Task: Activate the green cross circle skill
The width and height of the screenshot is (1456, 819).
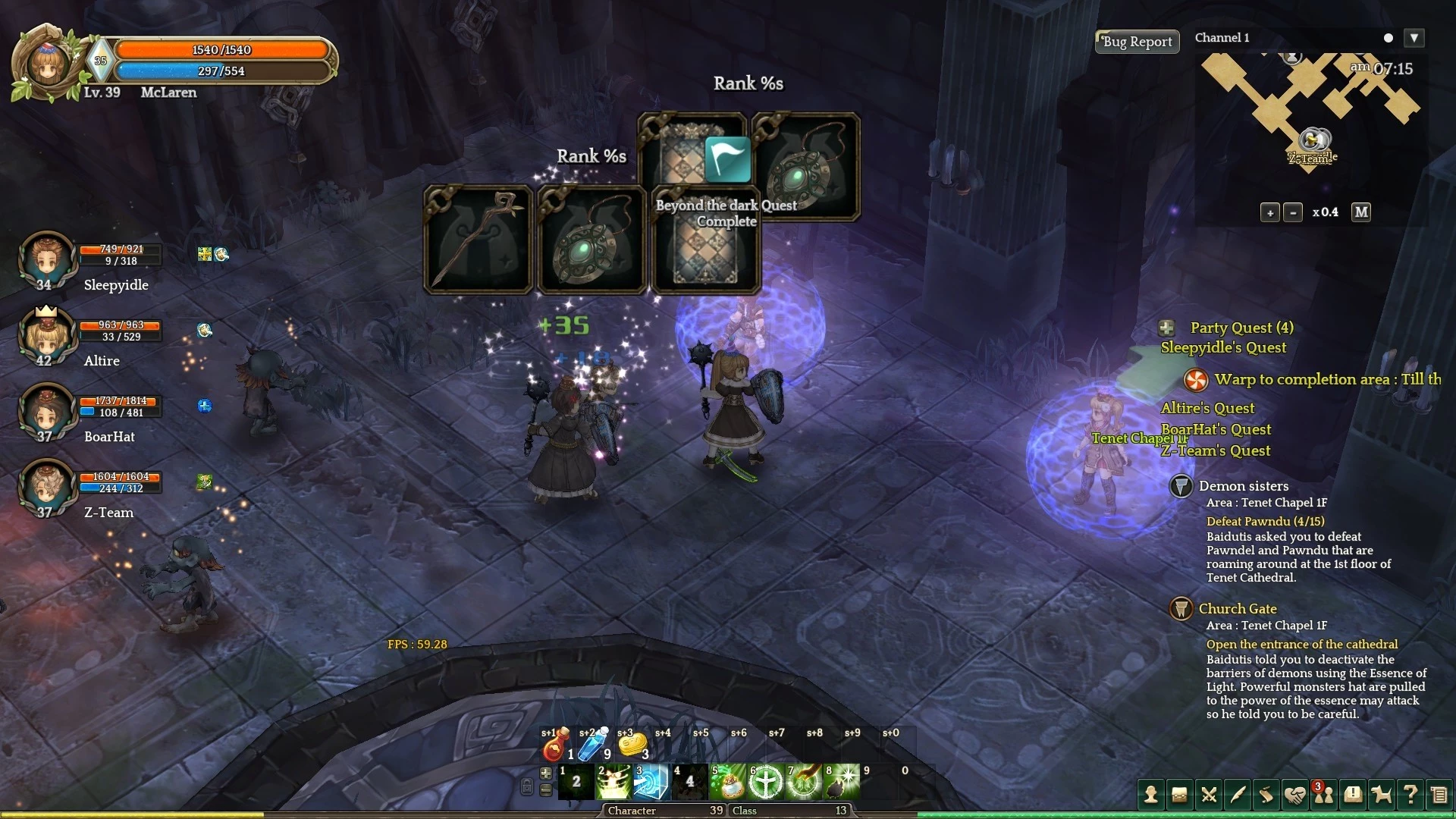Action: click(x=766, y=783)
